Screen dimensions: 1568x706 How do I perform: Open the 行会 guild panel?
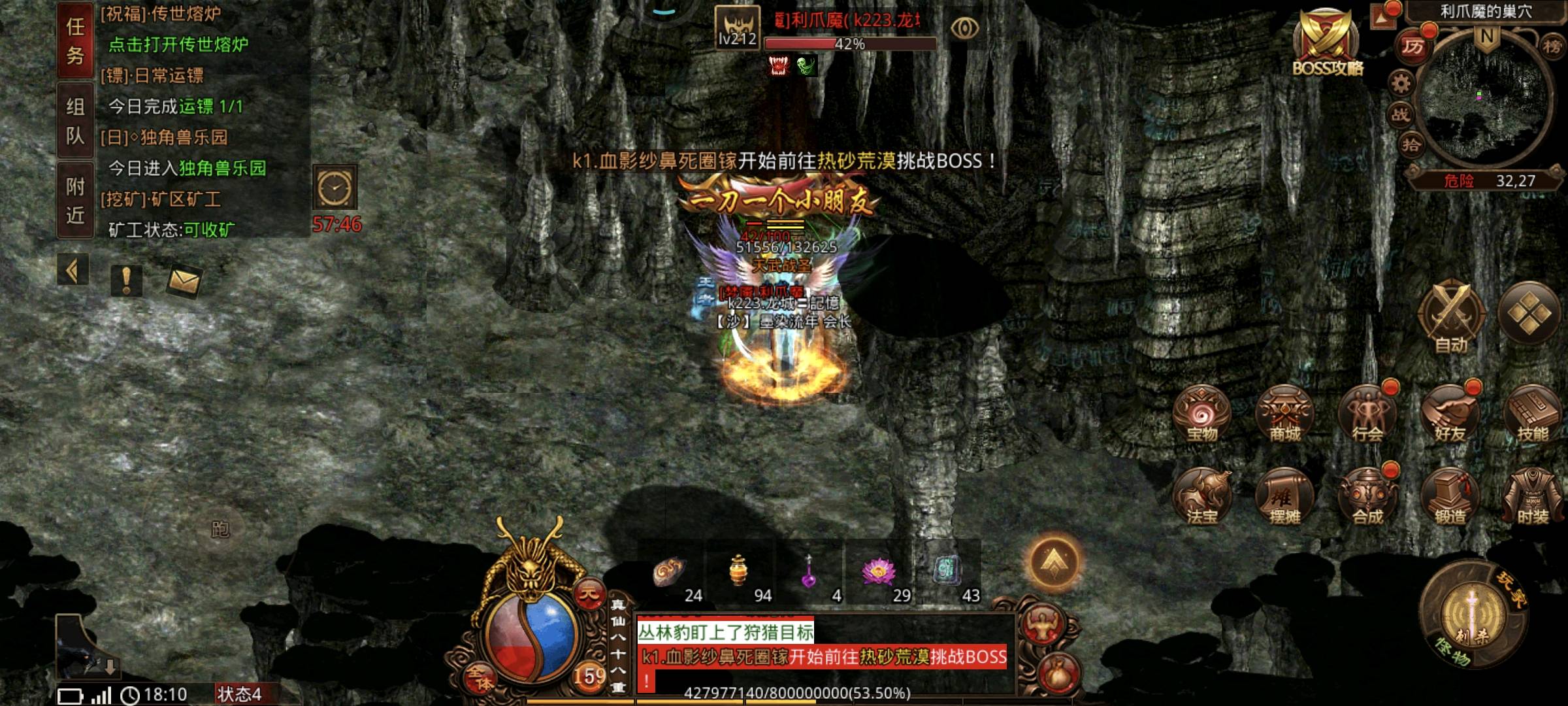click(1367, 415)
